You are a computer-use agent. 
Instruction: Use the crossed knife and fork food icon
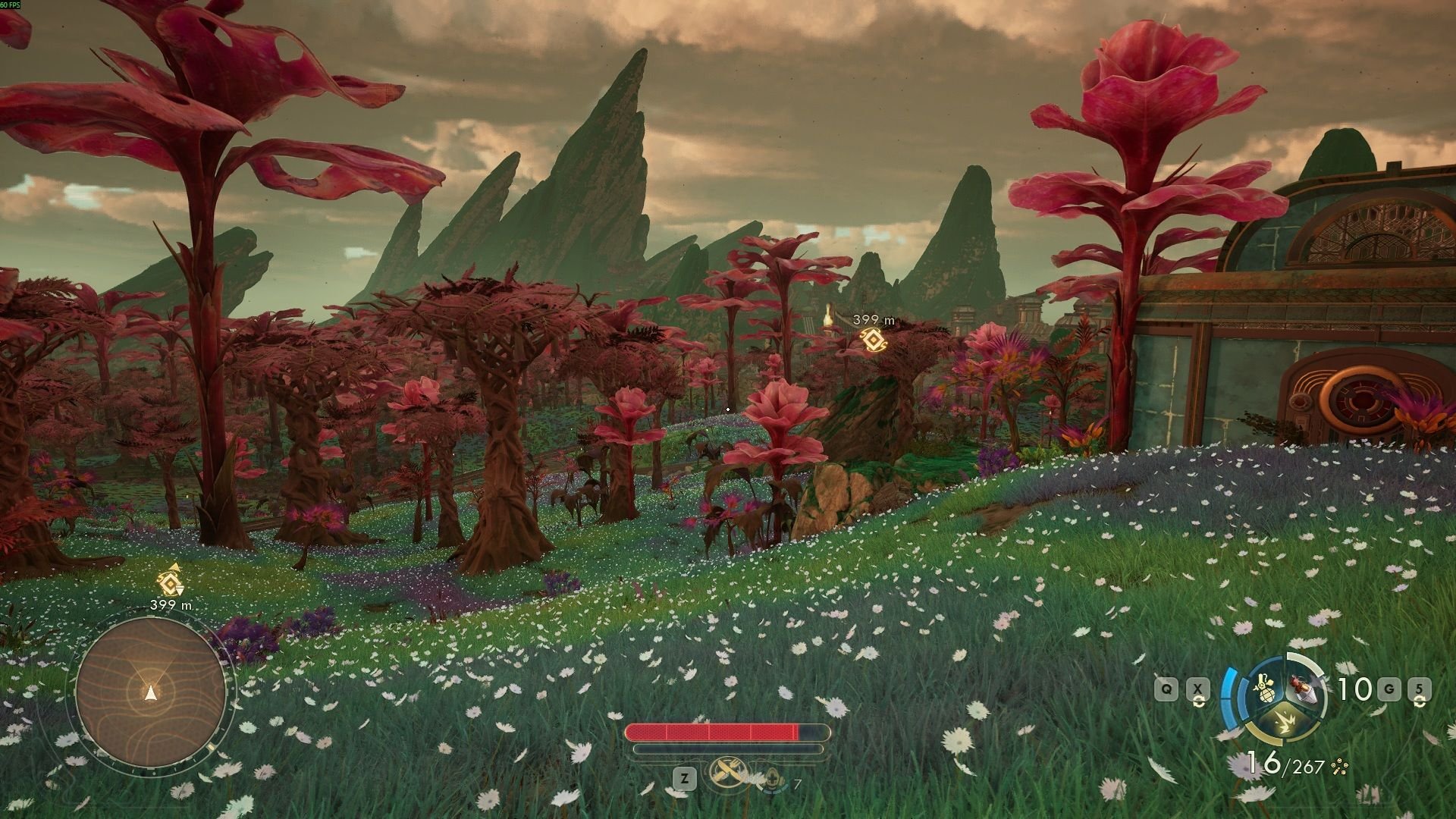(x=728, y=774)
